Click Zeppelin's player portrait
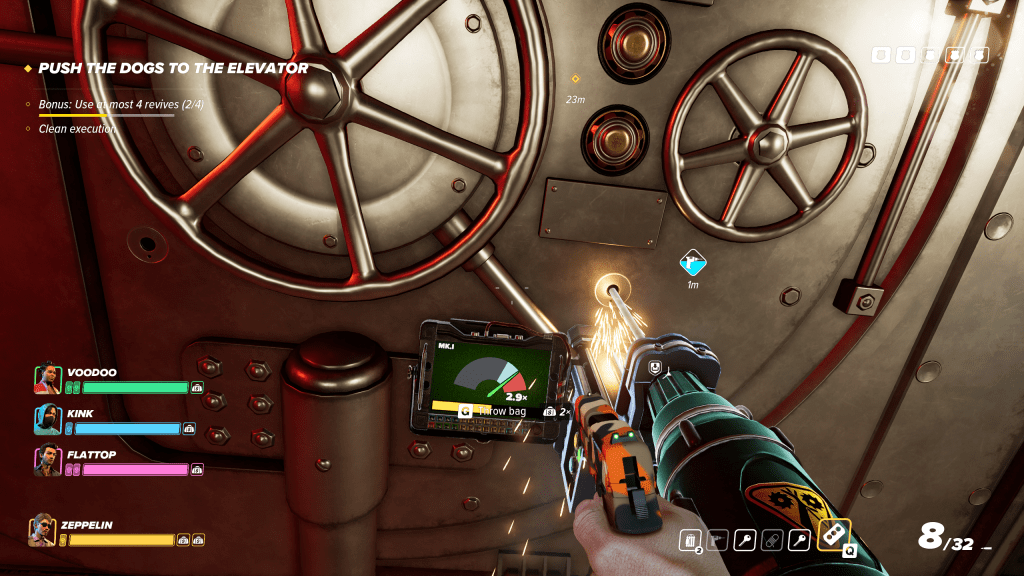 click(x=43, y=530)
